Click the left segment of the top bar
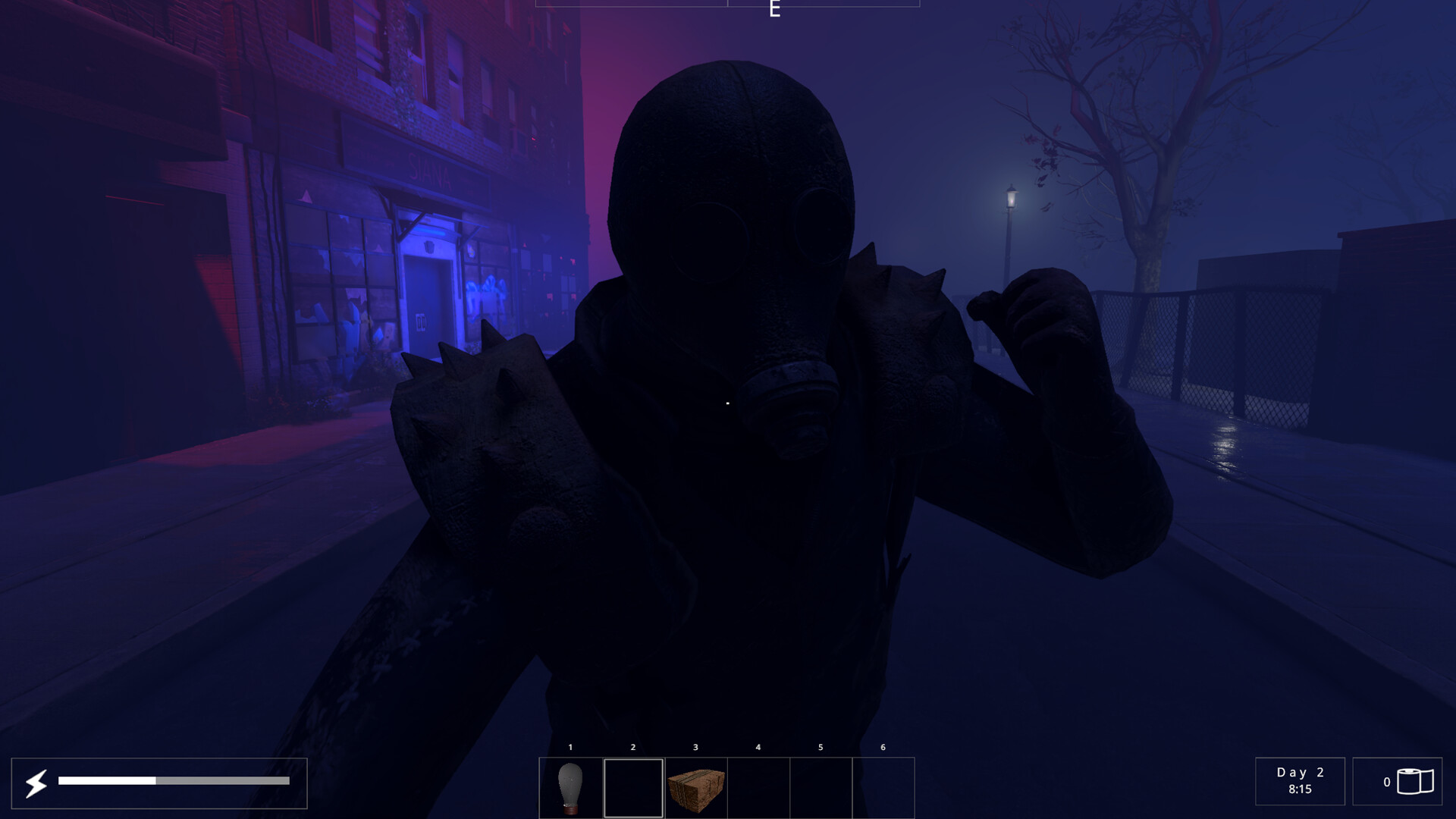The width and height of the screenshot is (1456, 819). (x=631, y=2)
